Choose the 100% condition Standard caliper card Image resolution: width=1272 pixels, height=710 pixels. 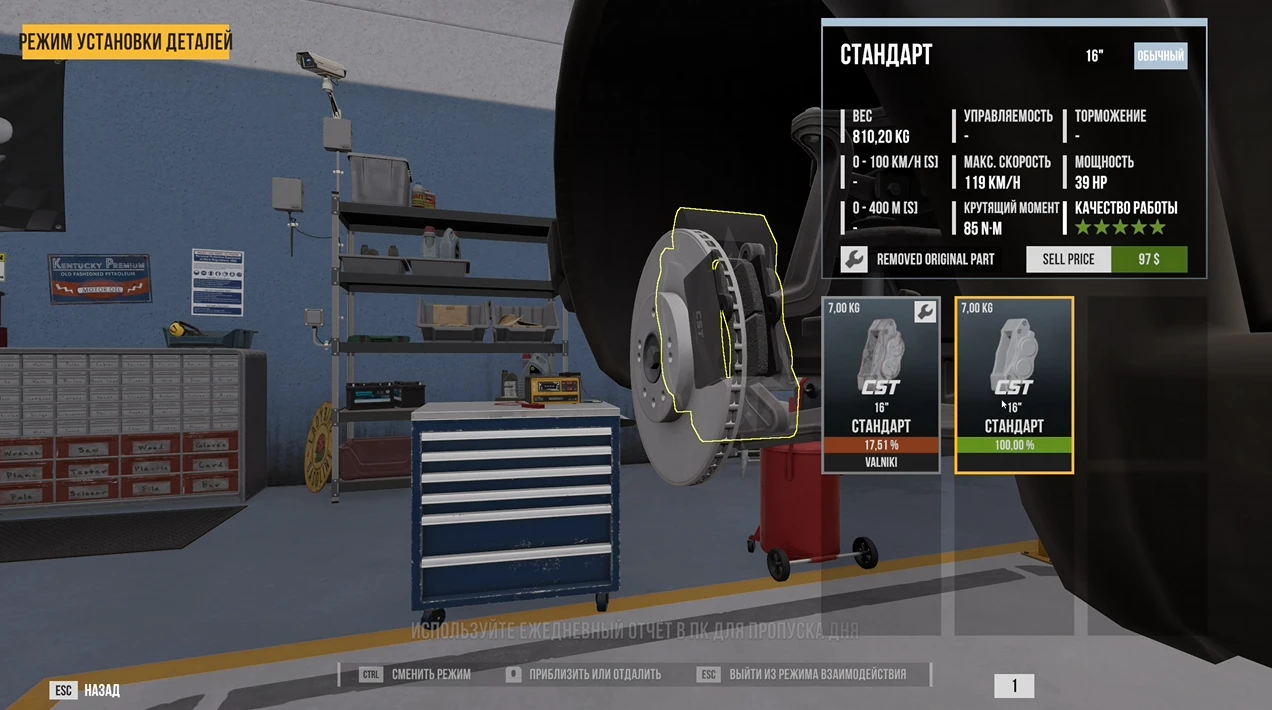(x=1014, y=385)
